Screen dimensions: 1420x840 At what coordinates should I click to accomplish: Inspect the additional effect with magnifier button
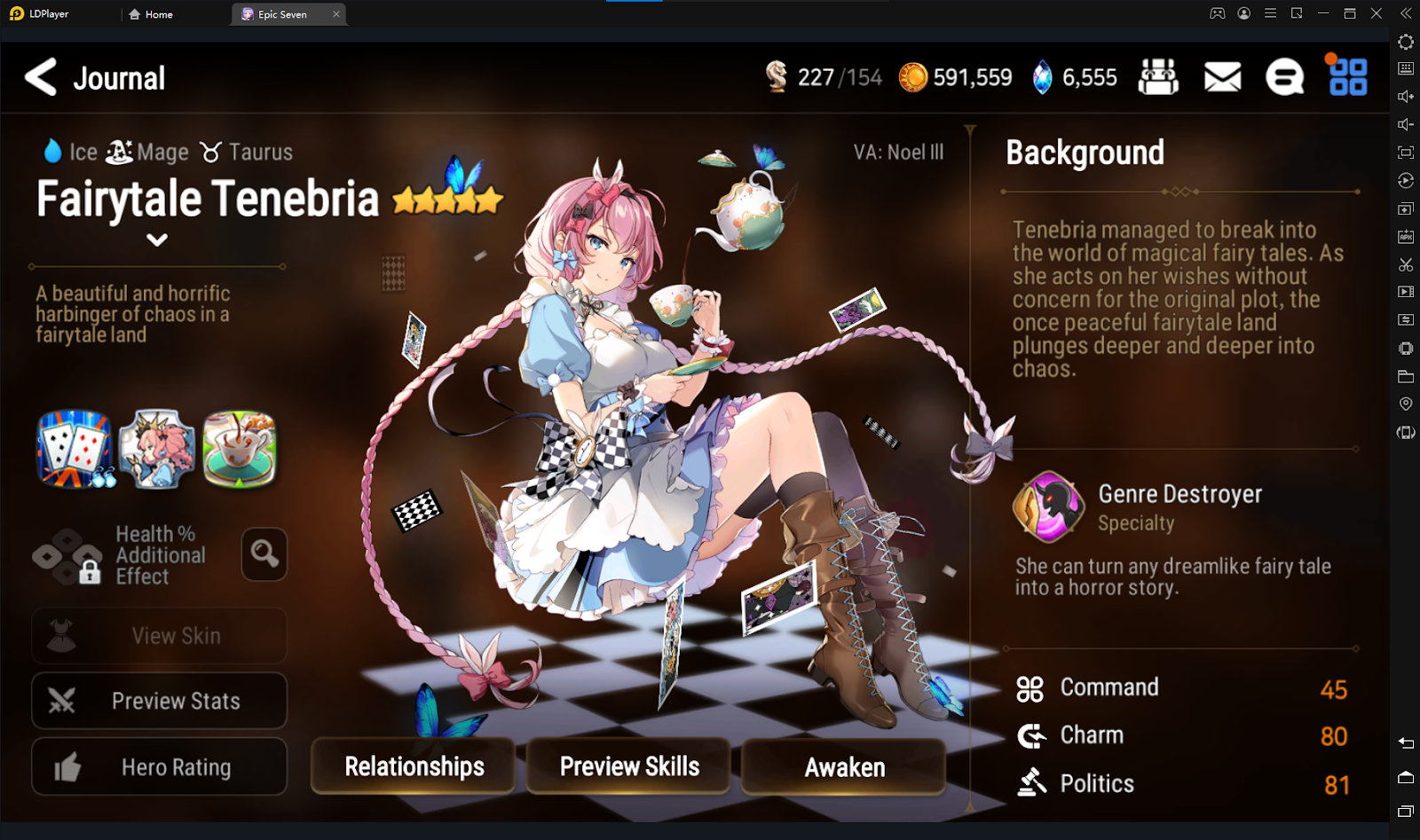pyautogui.click(x=264, y=554)
